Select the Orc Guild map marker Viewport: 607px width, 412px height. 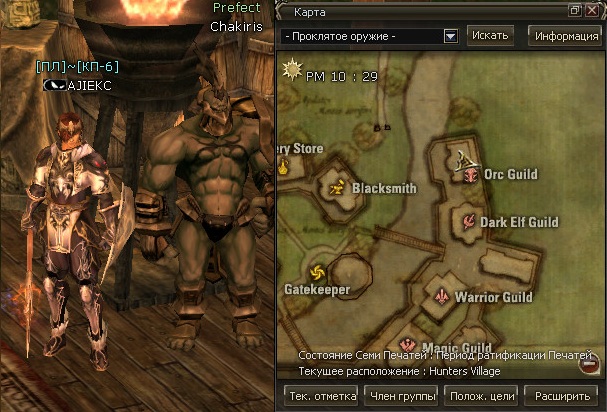pos(471,176)
